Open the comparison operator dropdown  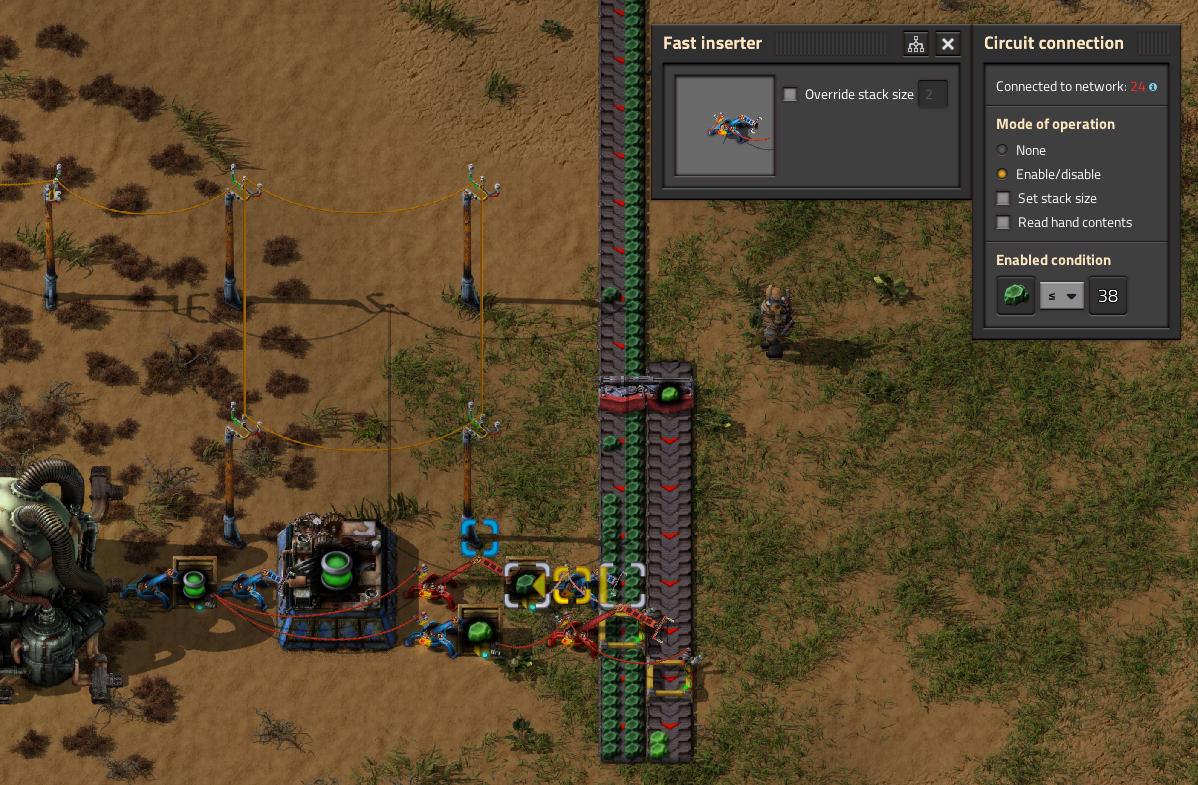(1062, 296)
